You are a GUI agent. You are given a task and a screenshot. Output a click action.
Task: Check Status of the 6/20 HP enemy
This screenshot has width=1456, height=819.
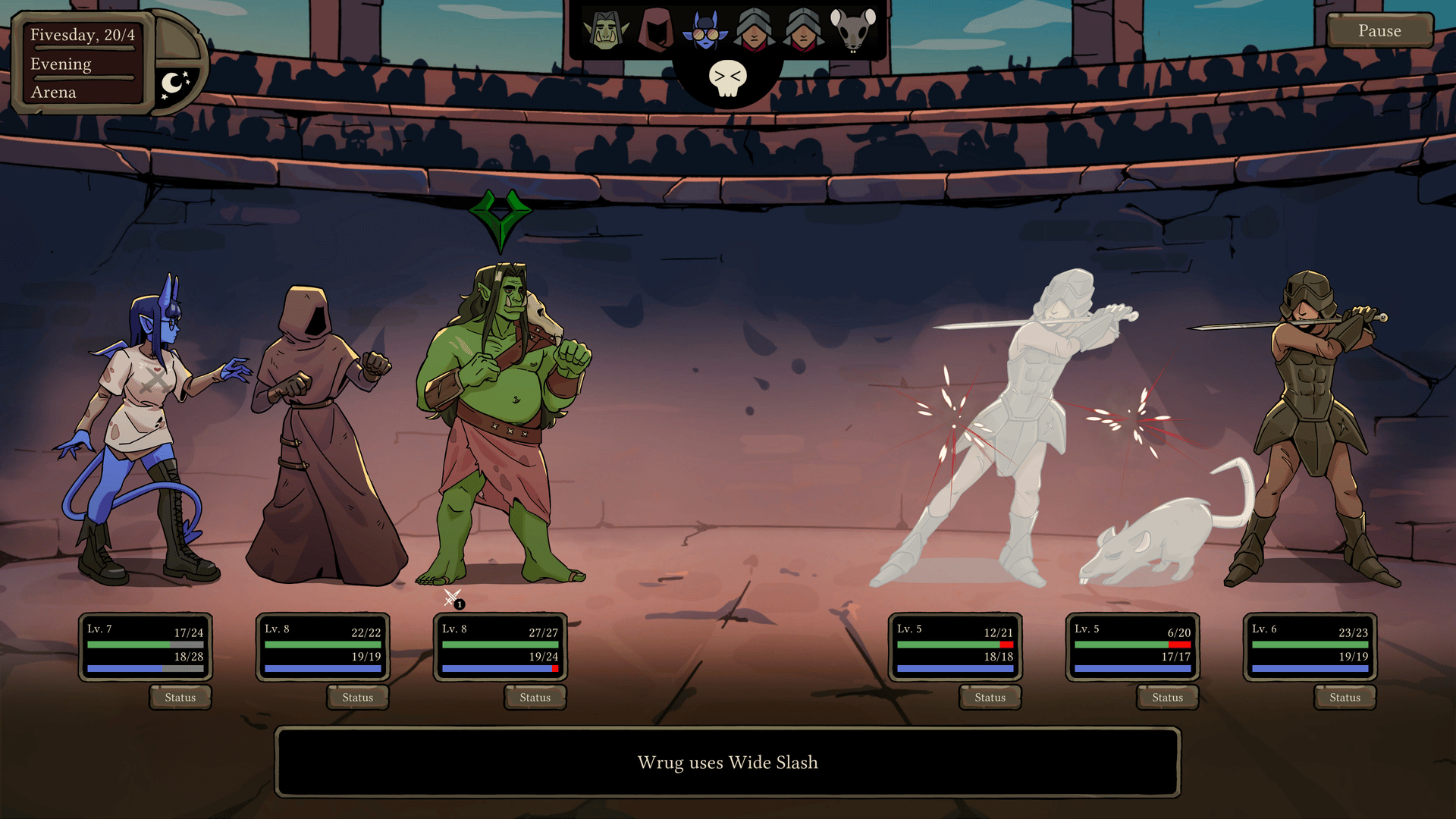coord(1168,698)
